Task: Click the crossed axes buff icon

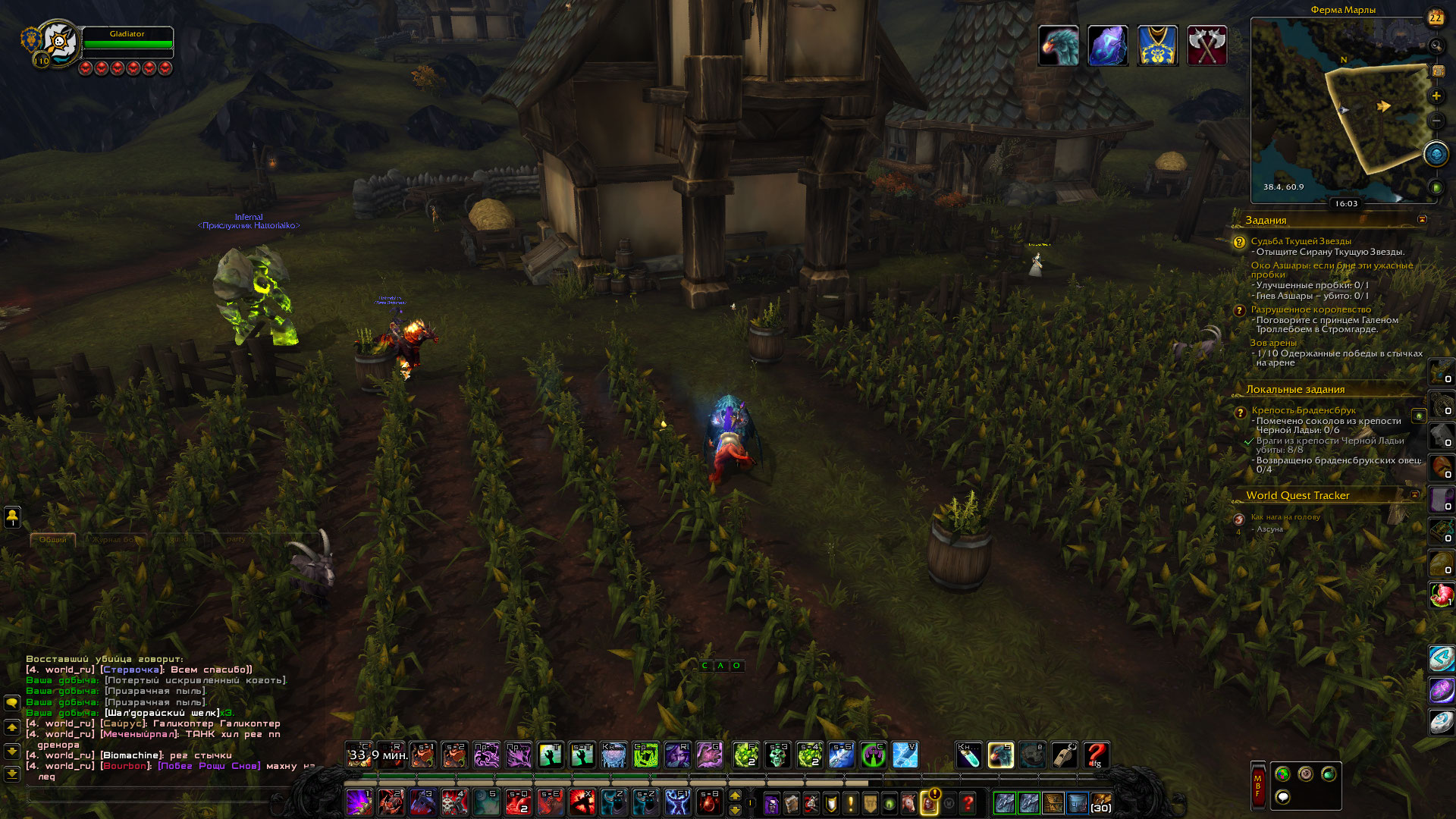Action: (x=1207, y=45)
